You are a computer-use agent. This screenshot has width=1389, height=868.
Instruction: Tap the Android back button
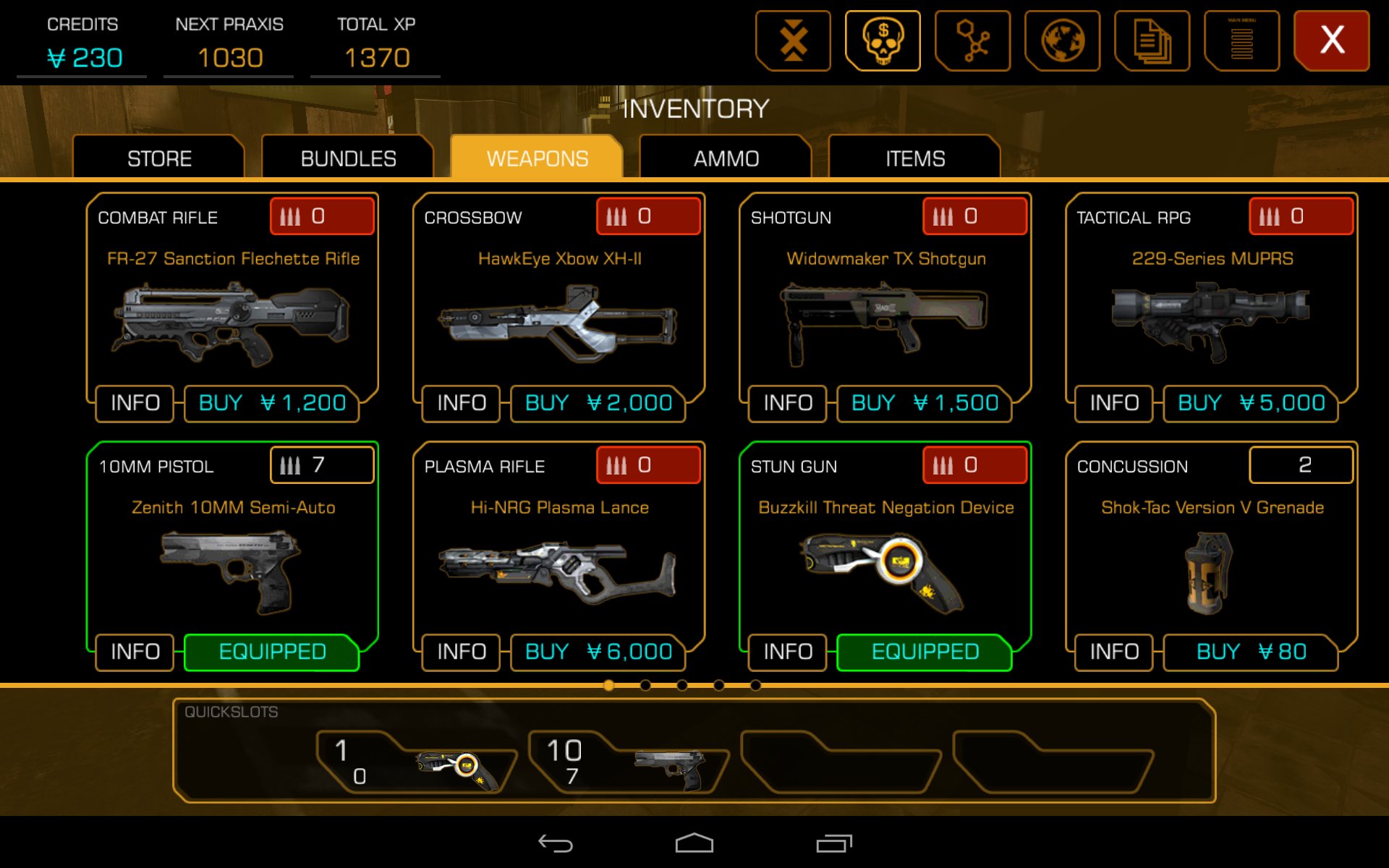(556, 843)
